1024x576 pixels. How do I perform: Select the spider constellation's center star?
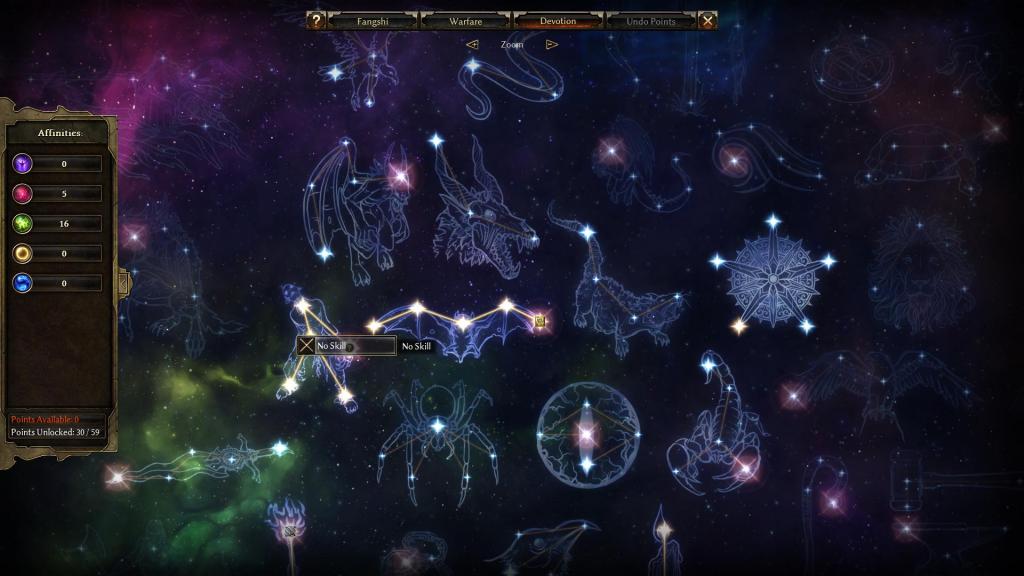437,426
